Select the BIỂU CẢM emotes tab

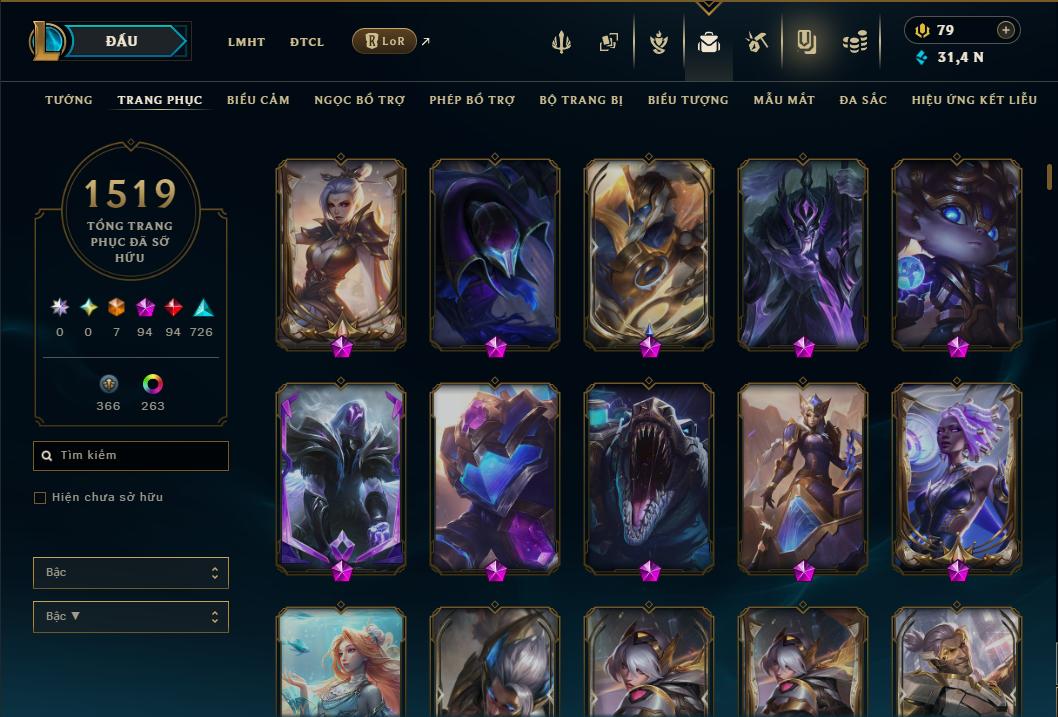(258, 100)
